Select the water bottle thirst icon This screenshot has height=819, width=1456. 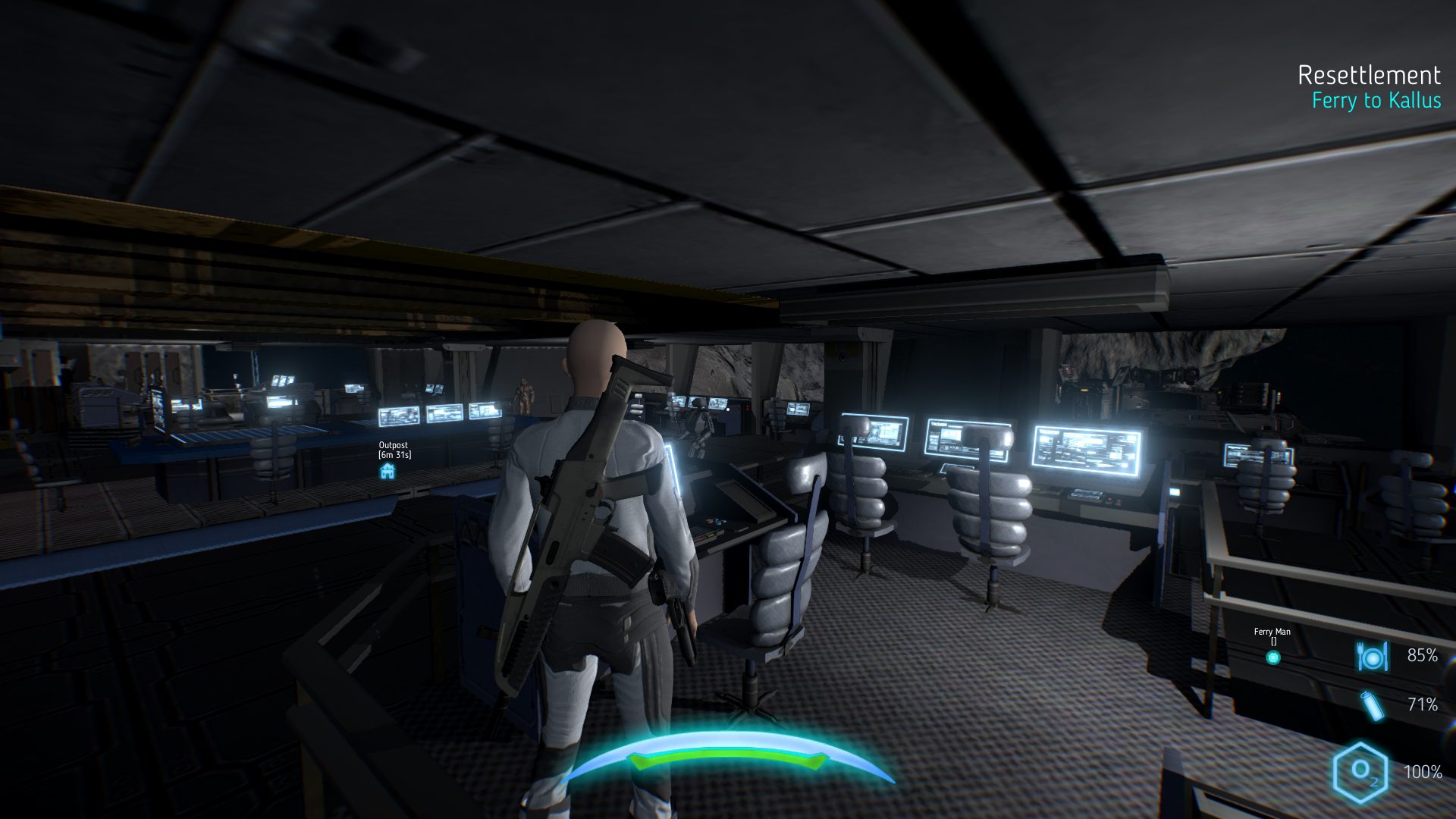1371,705
